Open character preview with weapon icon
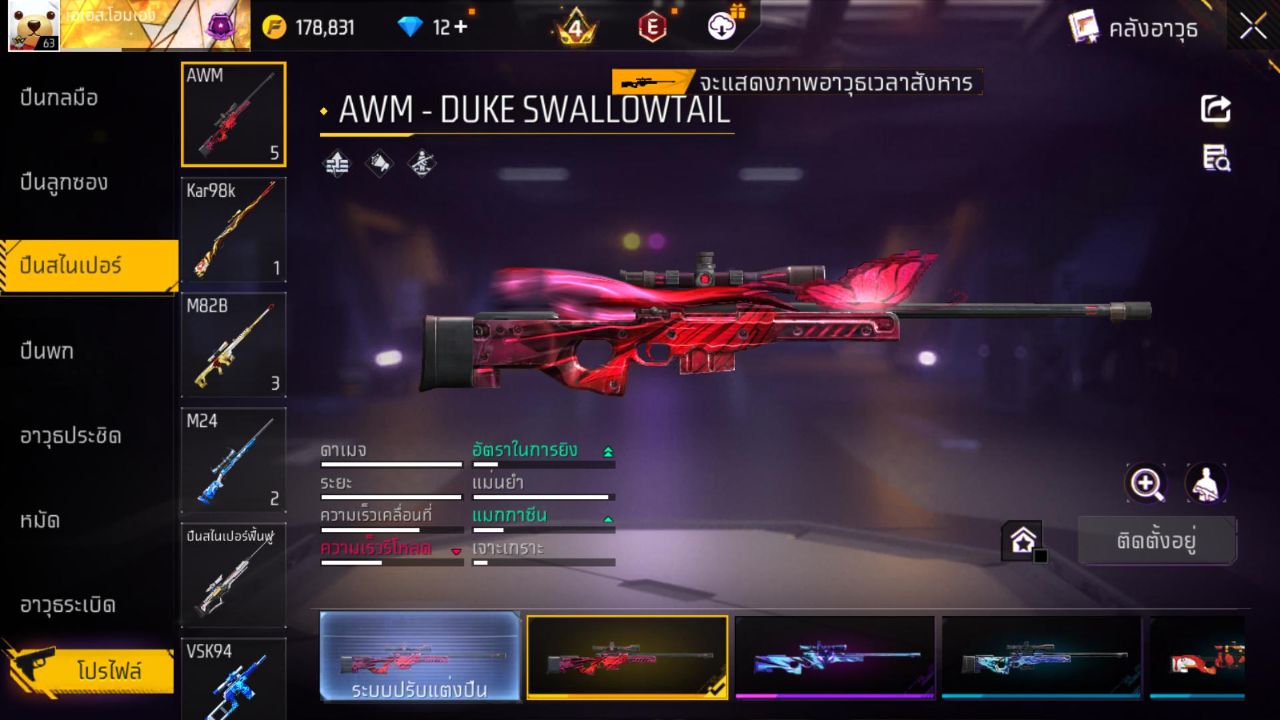The height and width of the screenshot is (720, 1280). (1205, 485)
